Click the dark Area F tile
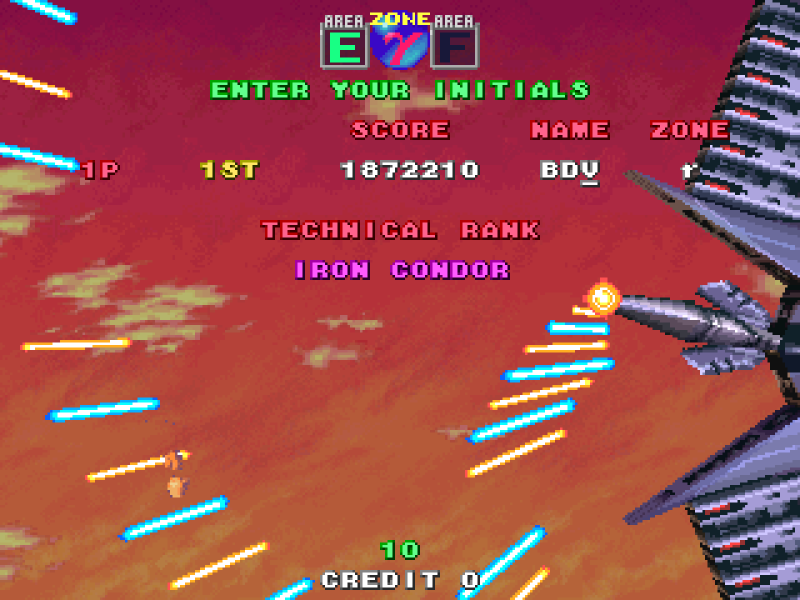Screen dimensions: 800x600 coord(454,46)
